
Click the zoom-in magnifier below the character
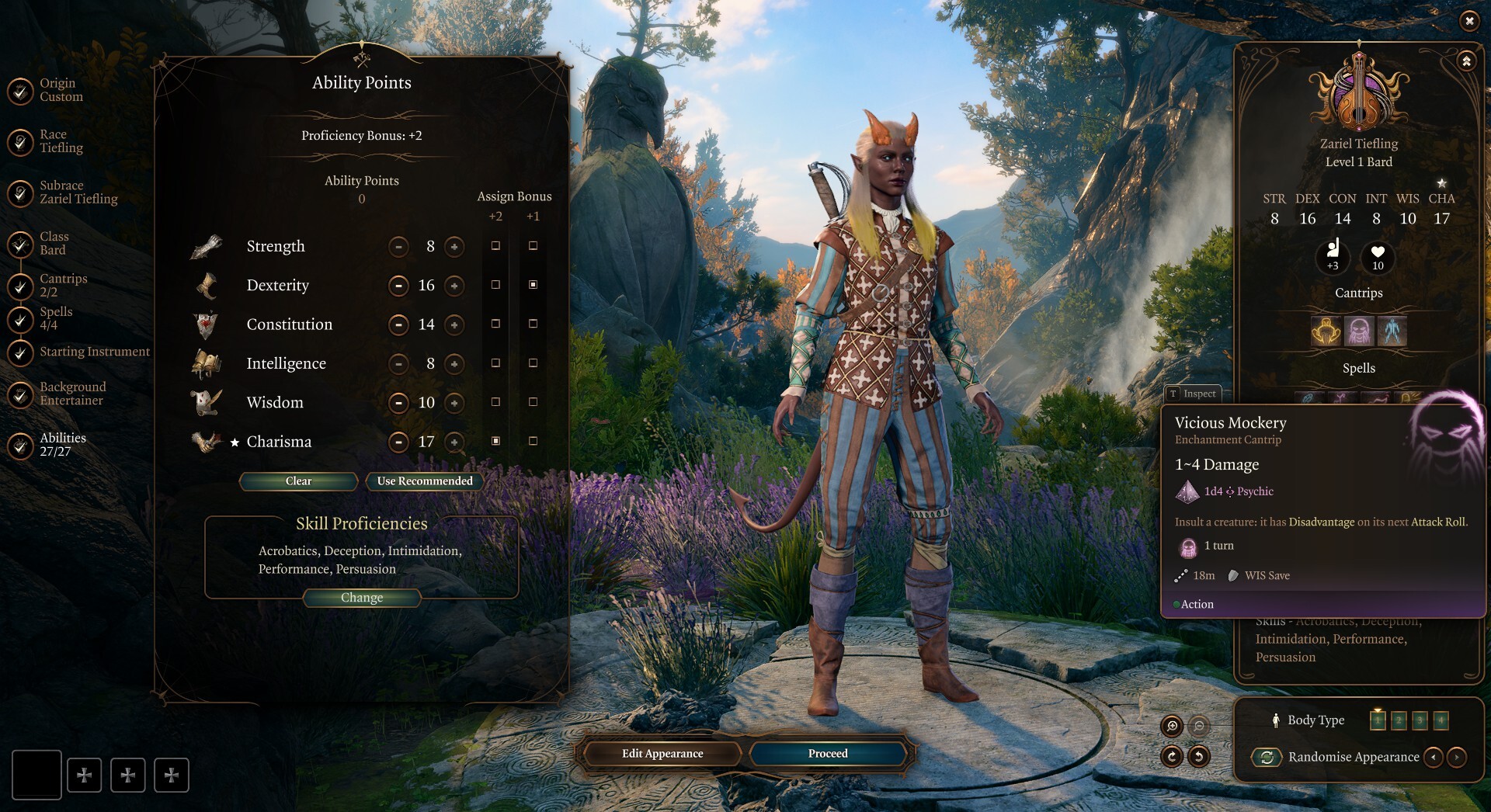click(x=1172, y=724)
